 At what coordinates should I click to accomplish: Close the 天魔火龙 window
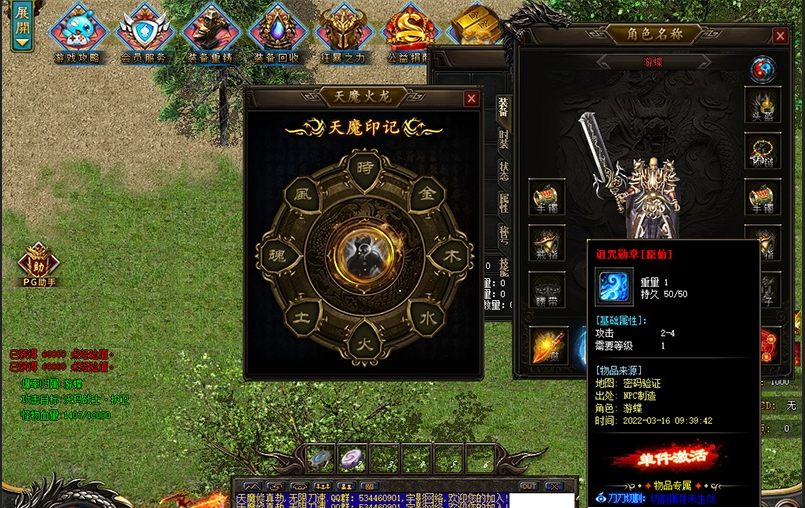(471, 98)
